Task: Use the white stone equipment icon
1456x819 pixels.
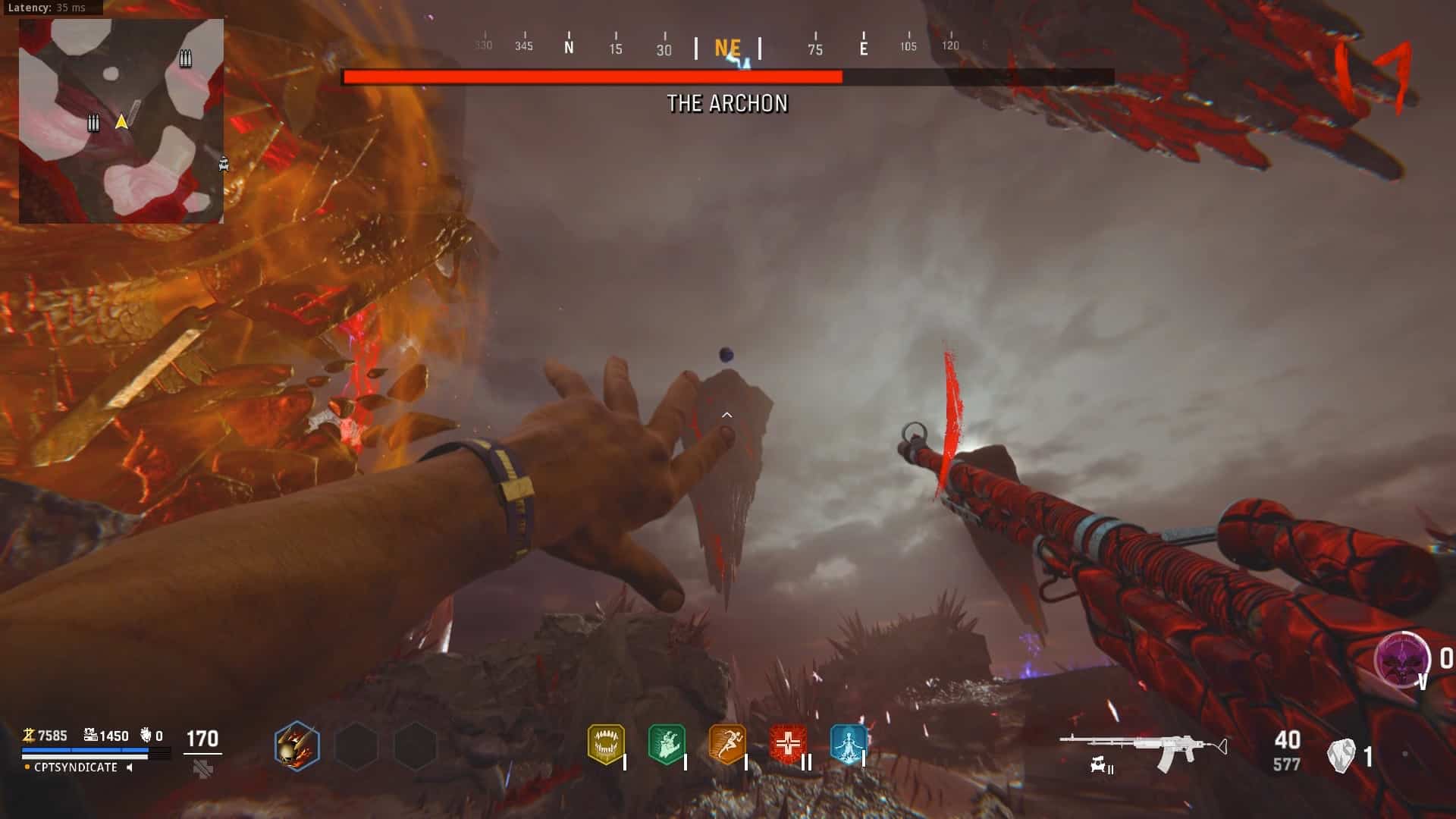Action: [x=1341, y=756]
